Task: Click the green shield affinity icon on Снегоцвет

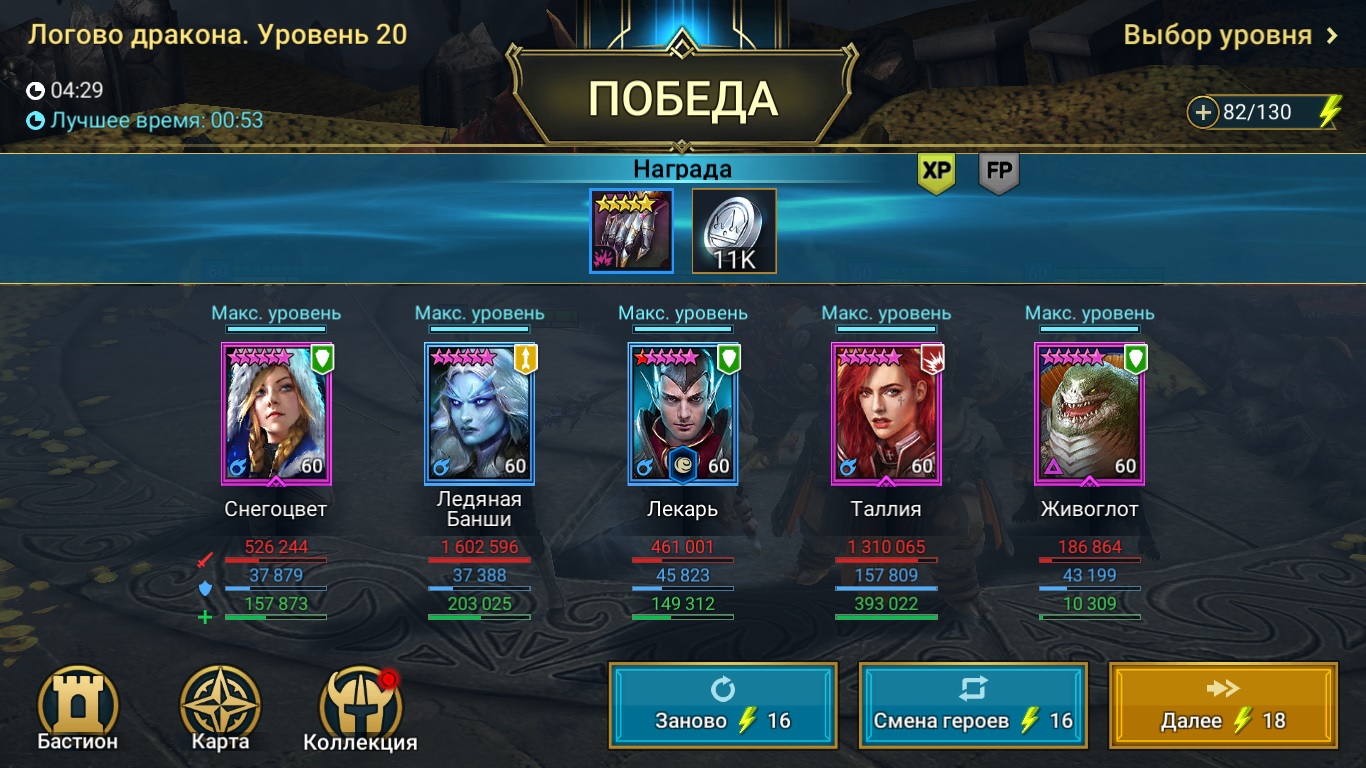Action: pyautogui.click(x=320, y=356)
